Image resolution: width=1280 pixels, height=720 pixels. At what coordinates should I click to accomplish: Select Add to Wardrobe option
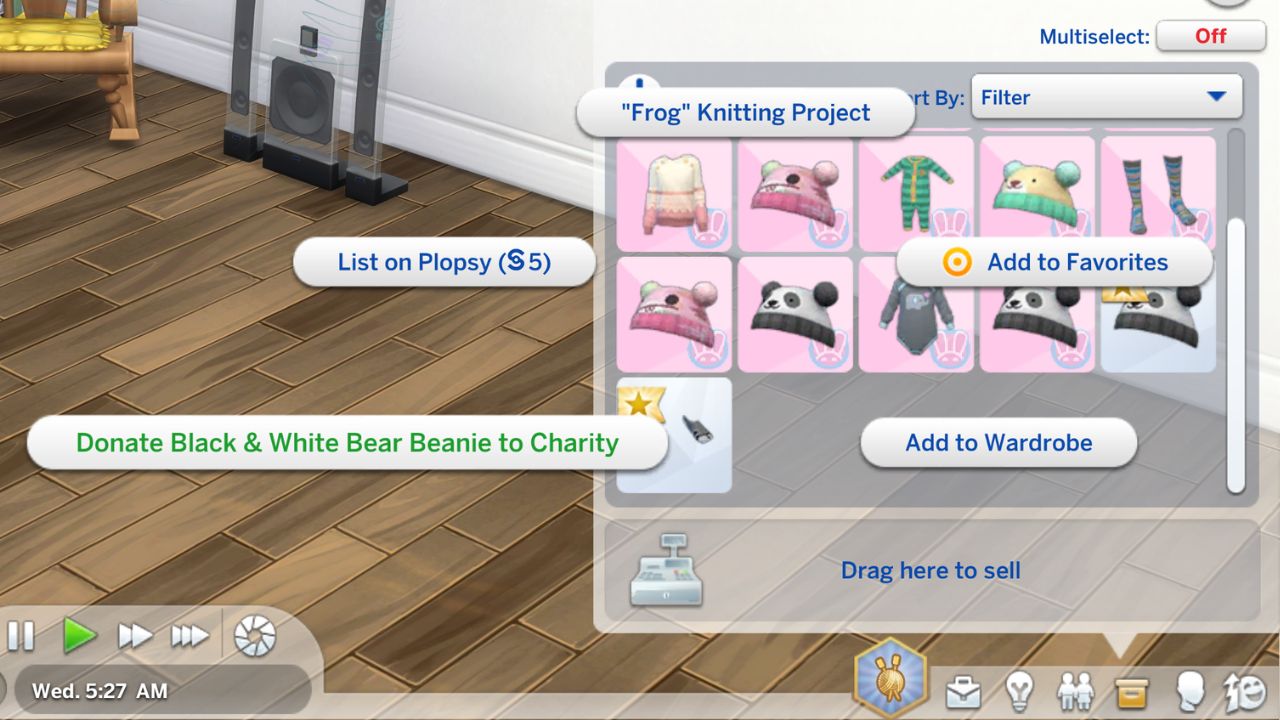996,442
